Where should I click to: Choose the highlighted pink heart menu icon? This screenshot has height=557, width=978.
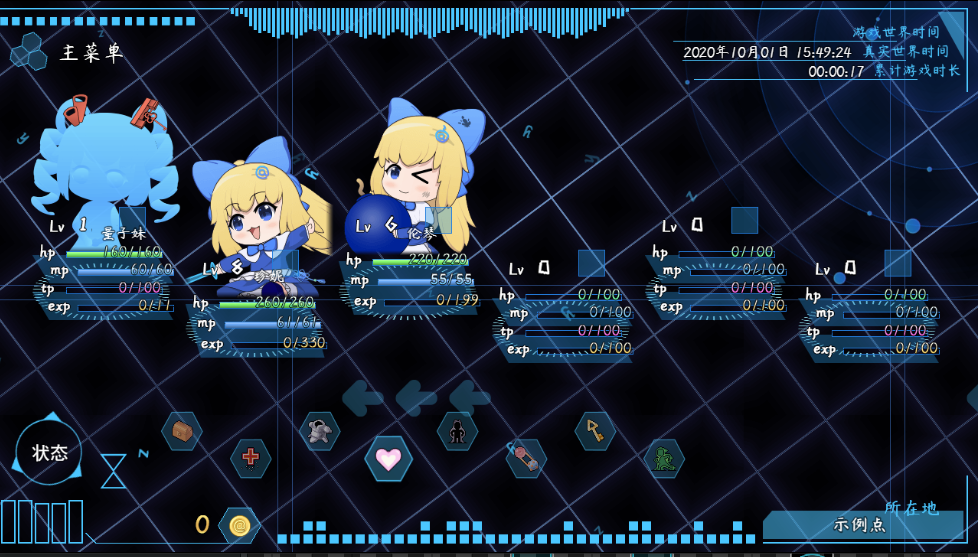click(388, 458)
